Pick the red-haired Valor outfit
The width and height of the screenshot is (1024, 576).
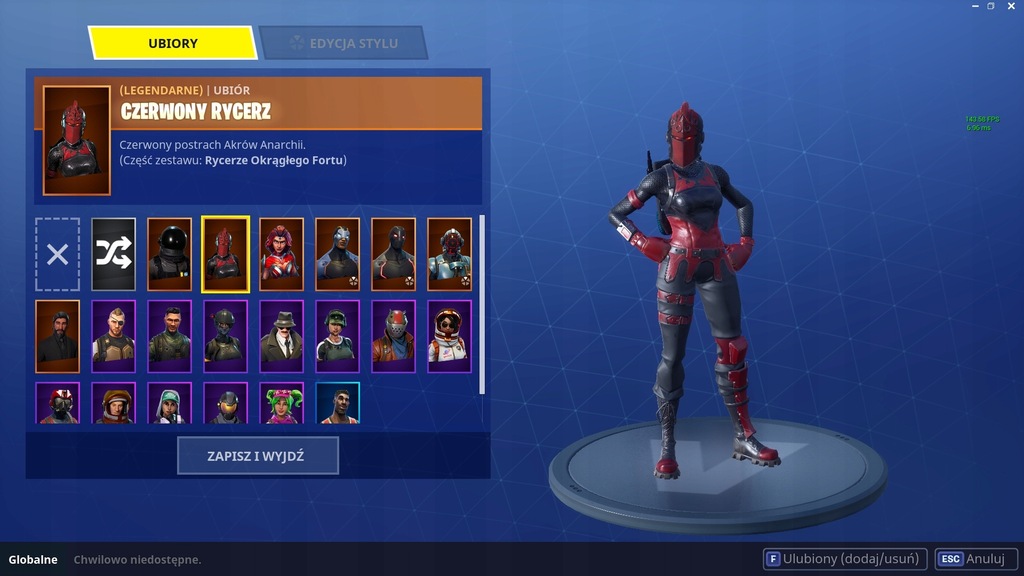click(x=282, y=254)
